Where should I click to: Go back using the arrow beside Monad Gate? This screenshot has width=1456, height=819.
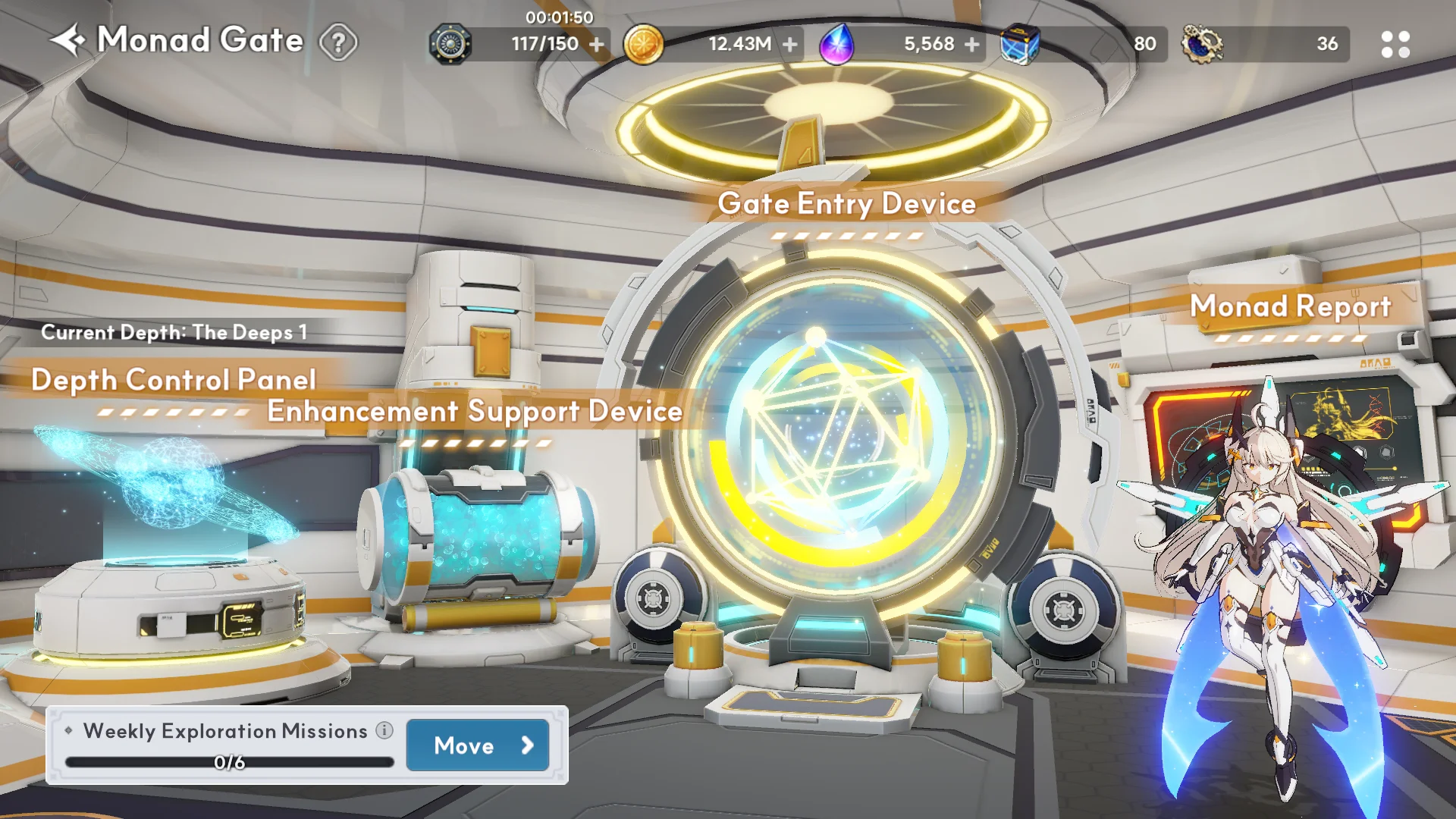coord(68,41)
